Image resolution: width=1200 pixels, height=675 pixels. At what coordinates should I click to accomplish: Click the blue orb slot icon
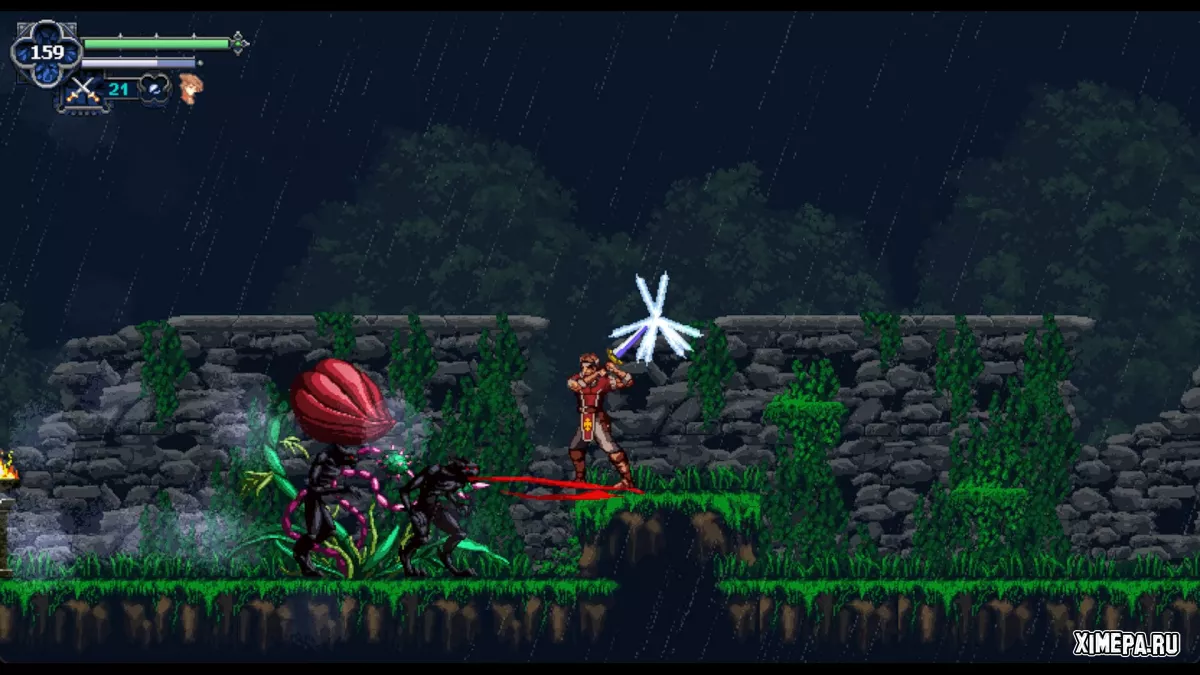(155, 89)
